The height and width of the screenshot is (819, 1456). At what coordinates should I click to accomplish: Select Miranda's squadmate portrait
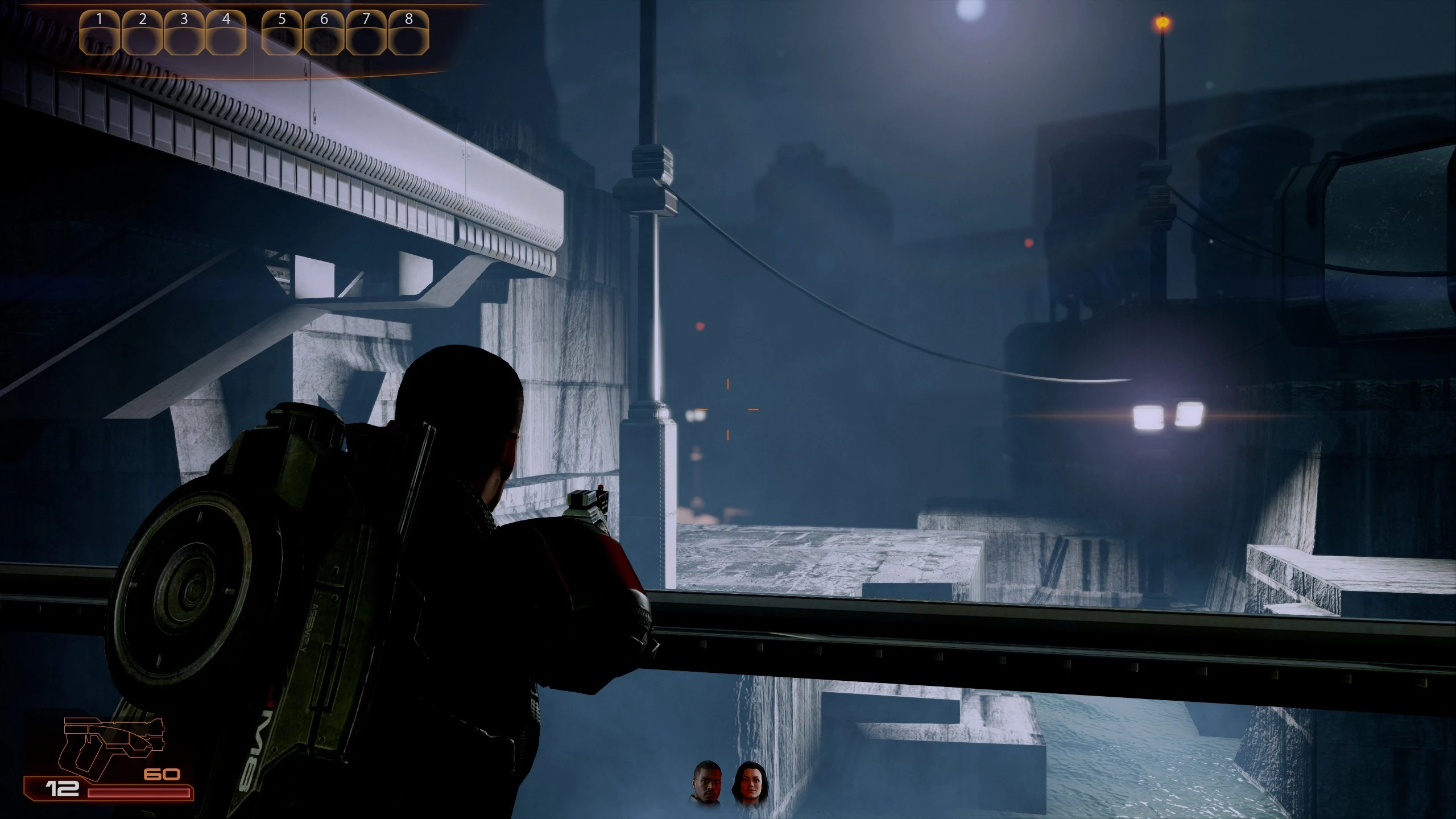[750, 783]
